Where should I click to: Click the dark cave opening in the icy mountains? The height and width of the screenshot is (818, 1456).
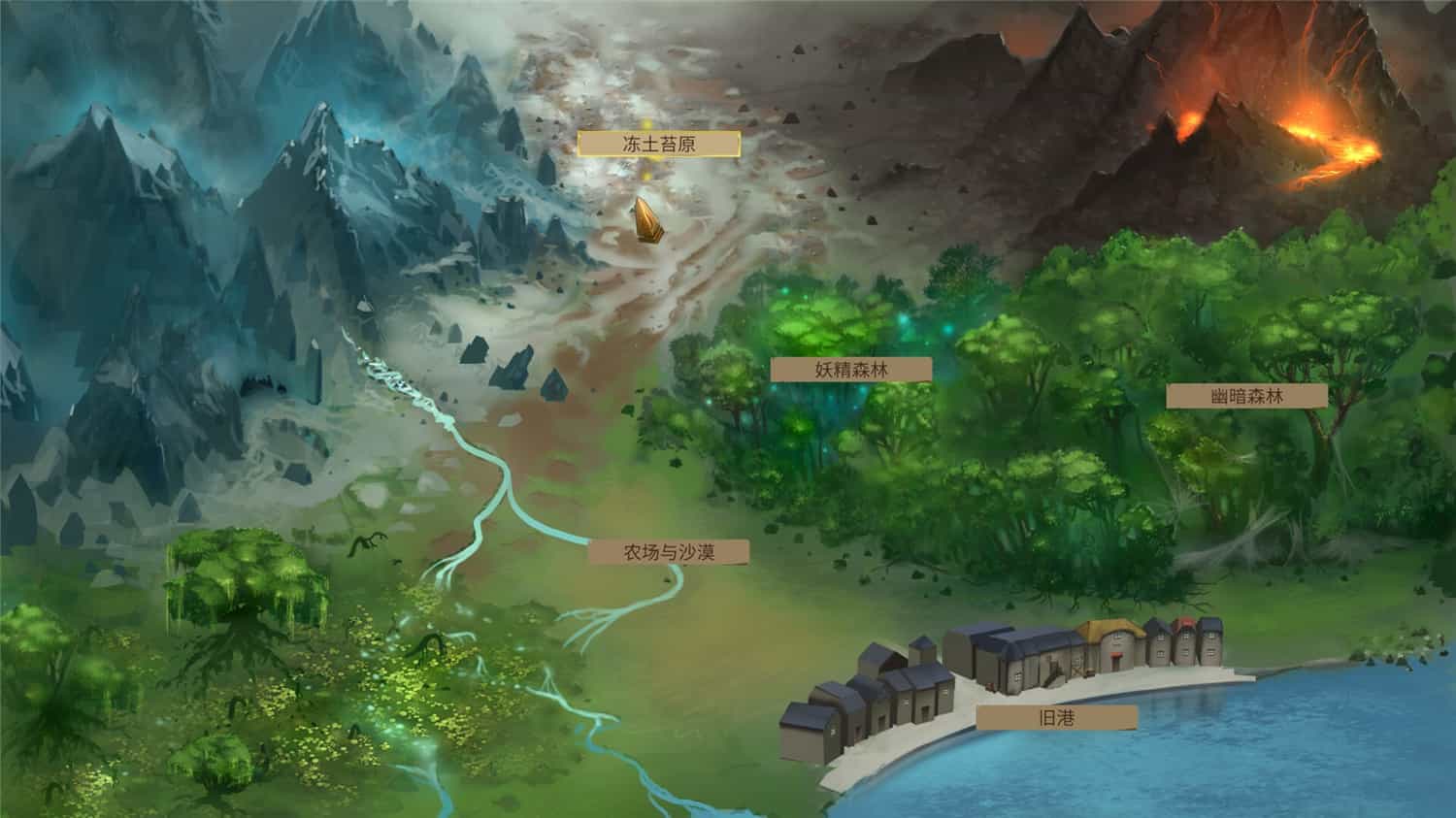(259, 384)
